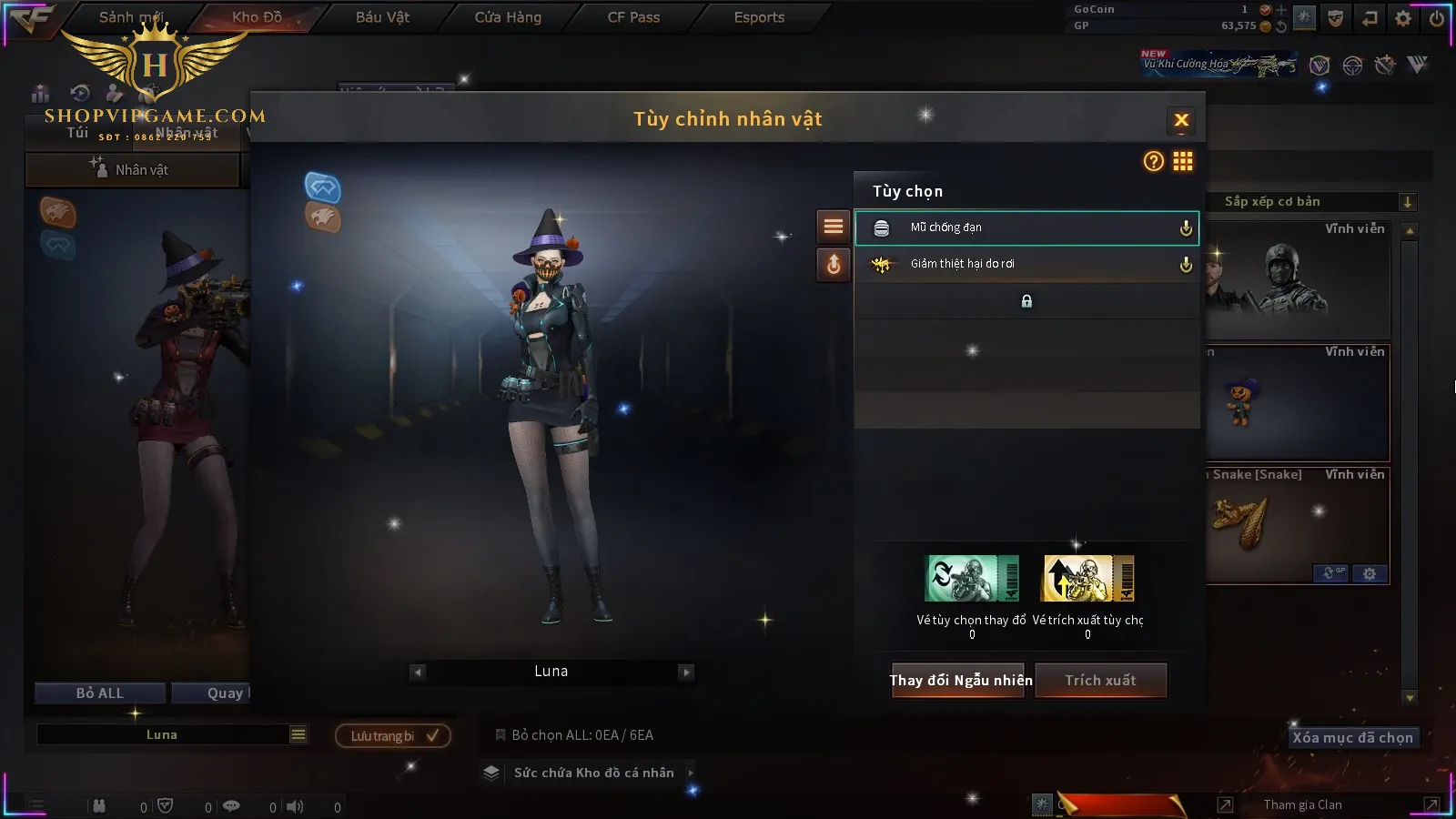Screen dimensions: 1456x819
Task: Toggle the orange grid view icon
Action: tap(1183, 161)
